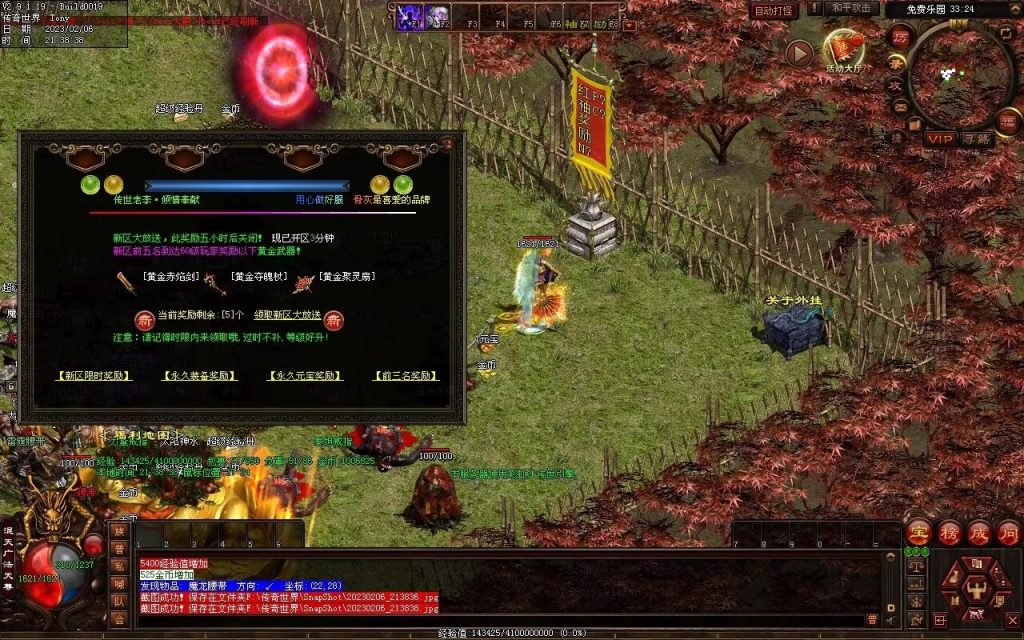1024x640 pixels.
Task: Open the 成 achievement round button
Action: (979, 532)
